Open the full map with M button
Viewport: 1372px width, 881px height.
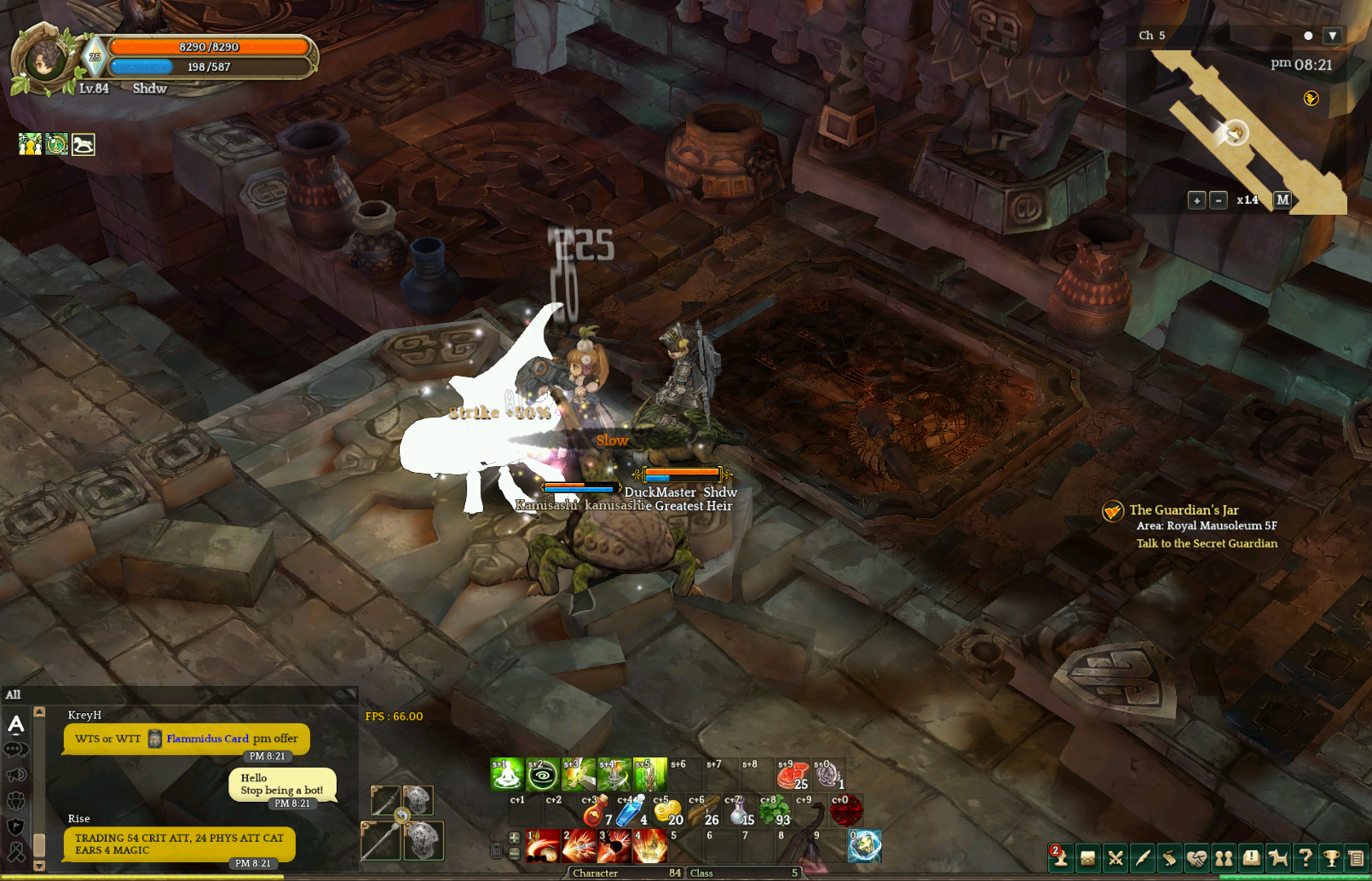(x=1283, y=199)
